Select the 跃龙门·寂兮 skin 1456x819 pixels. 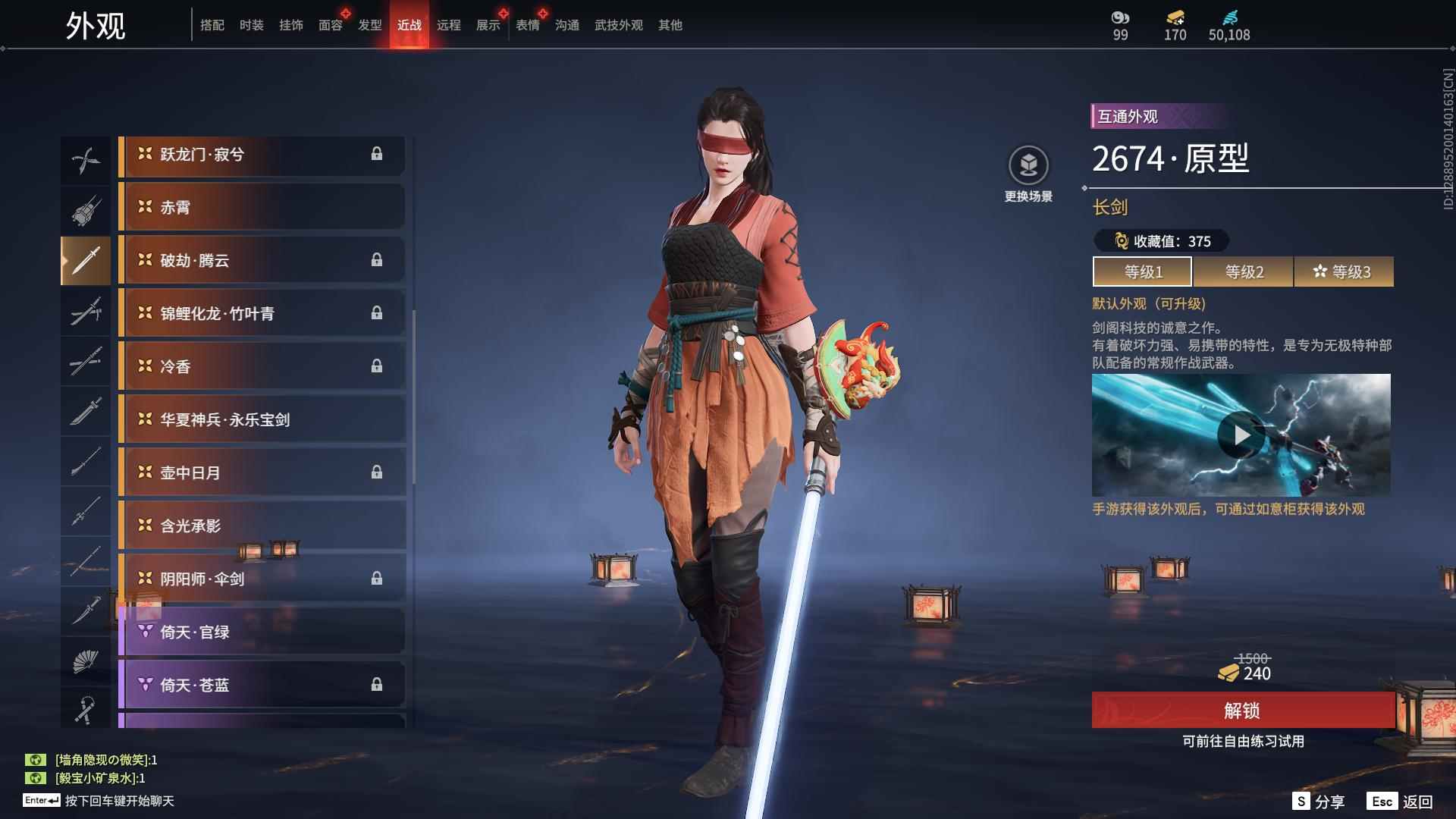262,154
